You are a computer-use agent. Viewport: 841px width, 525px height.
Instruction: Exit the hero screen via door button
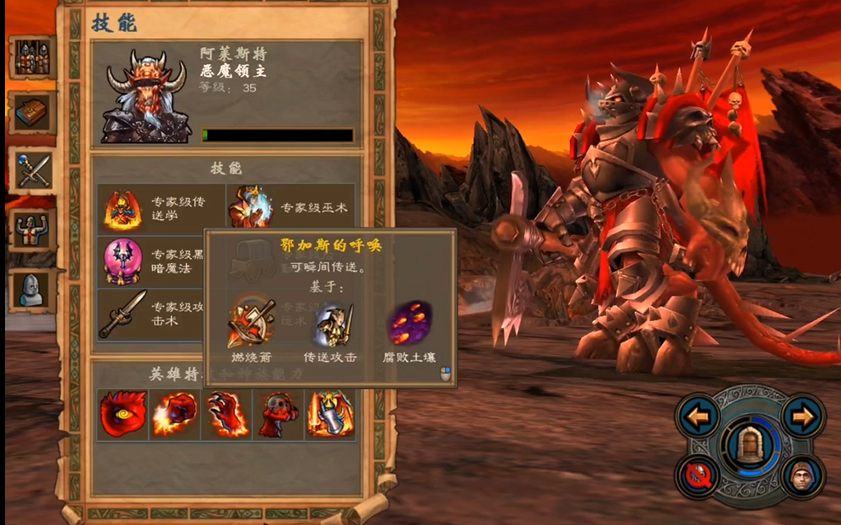(750, 446)
